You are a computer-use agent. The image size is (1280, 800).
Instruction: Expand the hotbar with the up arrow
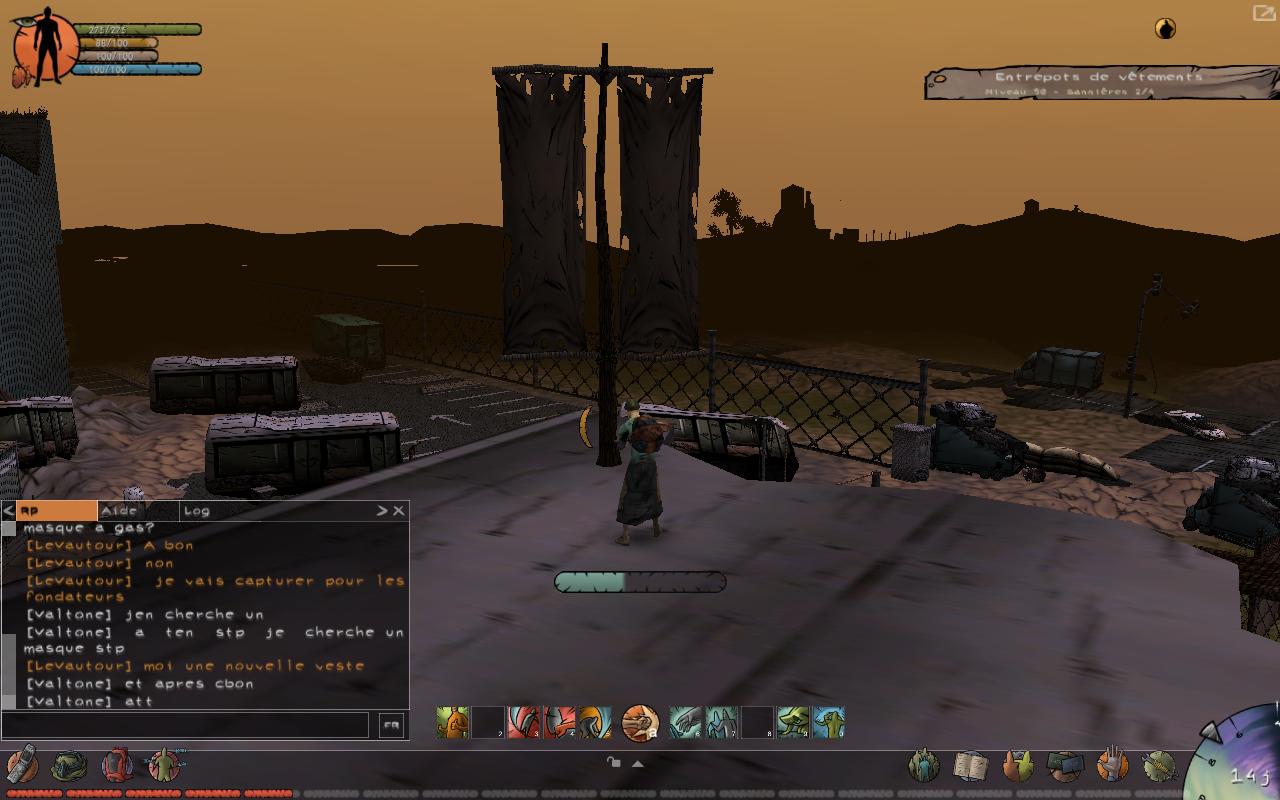[x=637, y=763]
